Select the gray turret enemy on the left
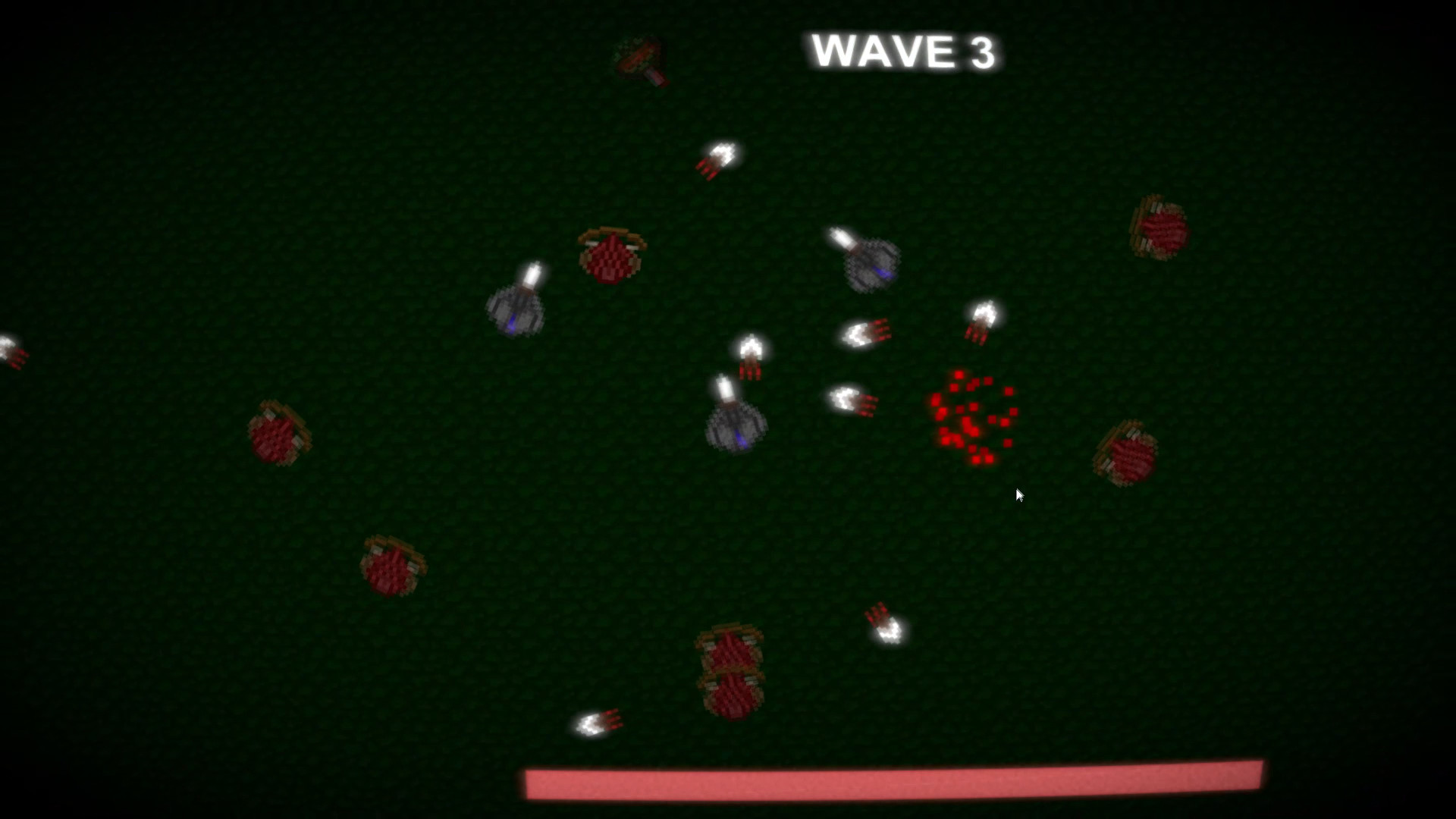The width and height of the screenshot is (1456, 819). click(x=516, y=311)
